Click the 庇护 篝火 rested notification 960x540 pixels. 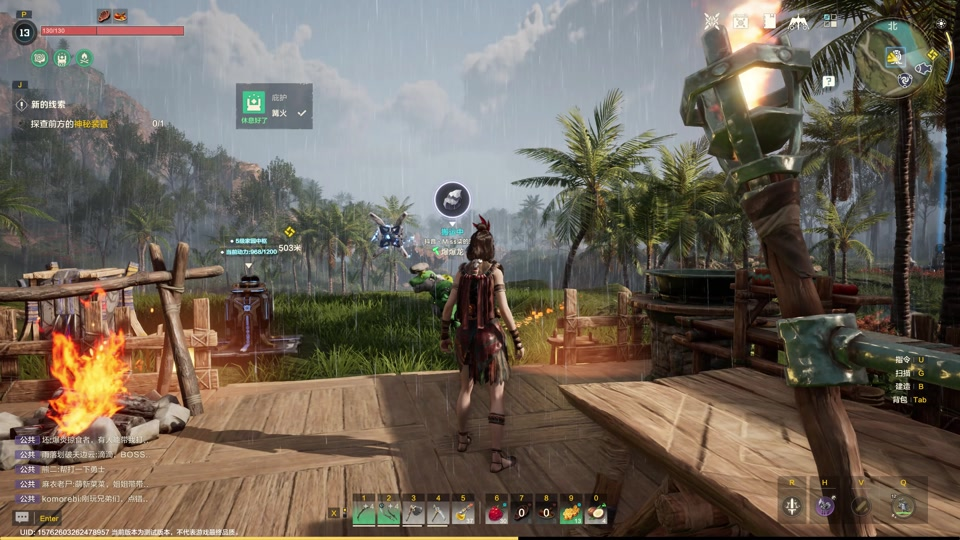[x=273, y=106]
